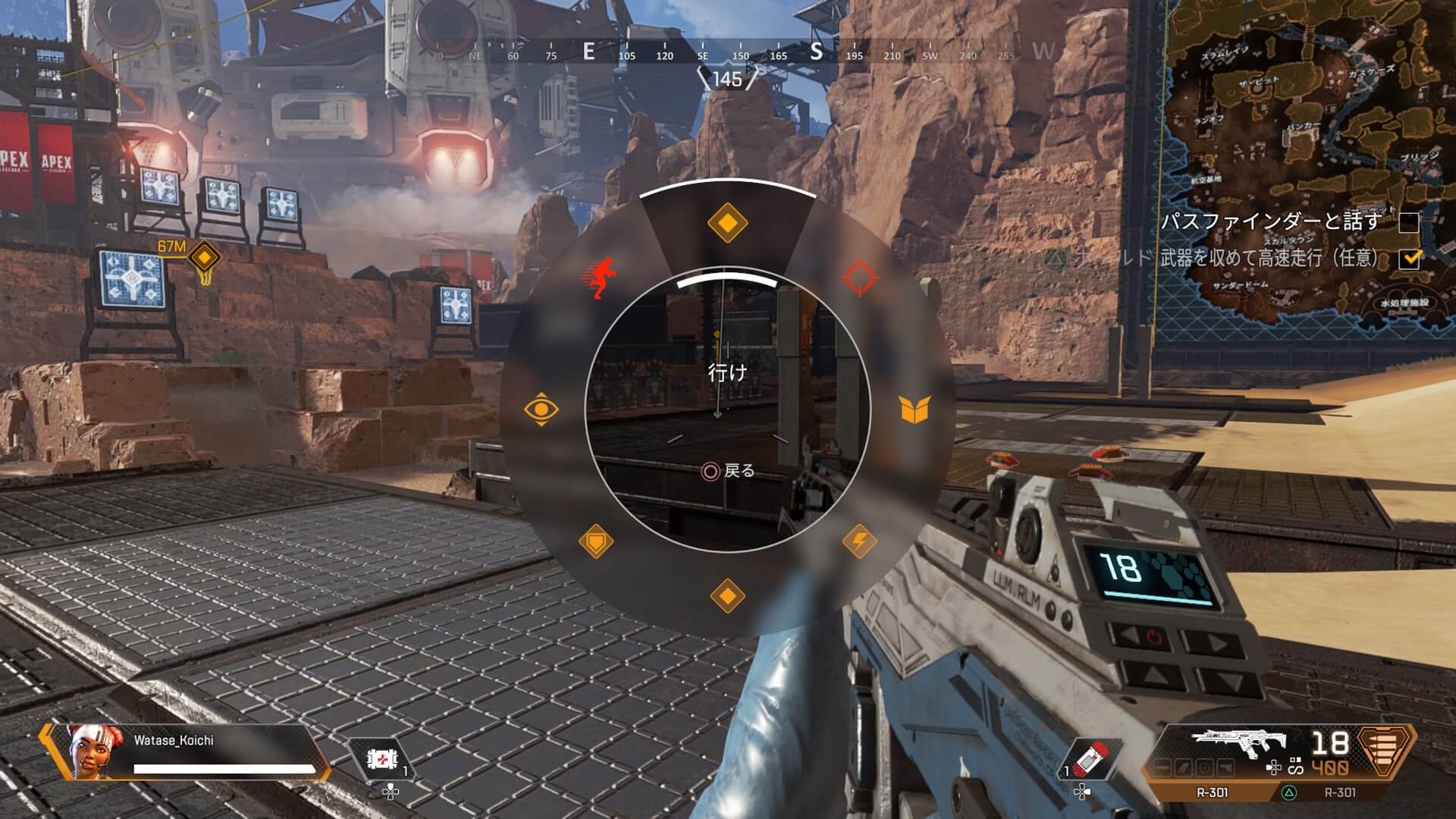The height and width of the screenshot is (819, 1456).
Task: Click the 67M waypoint marker
Action: point(203,256)
